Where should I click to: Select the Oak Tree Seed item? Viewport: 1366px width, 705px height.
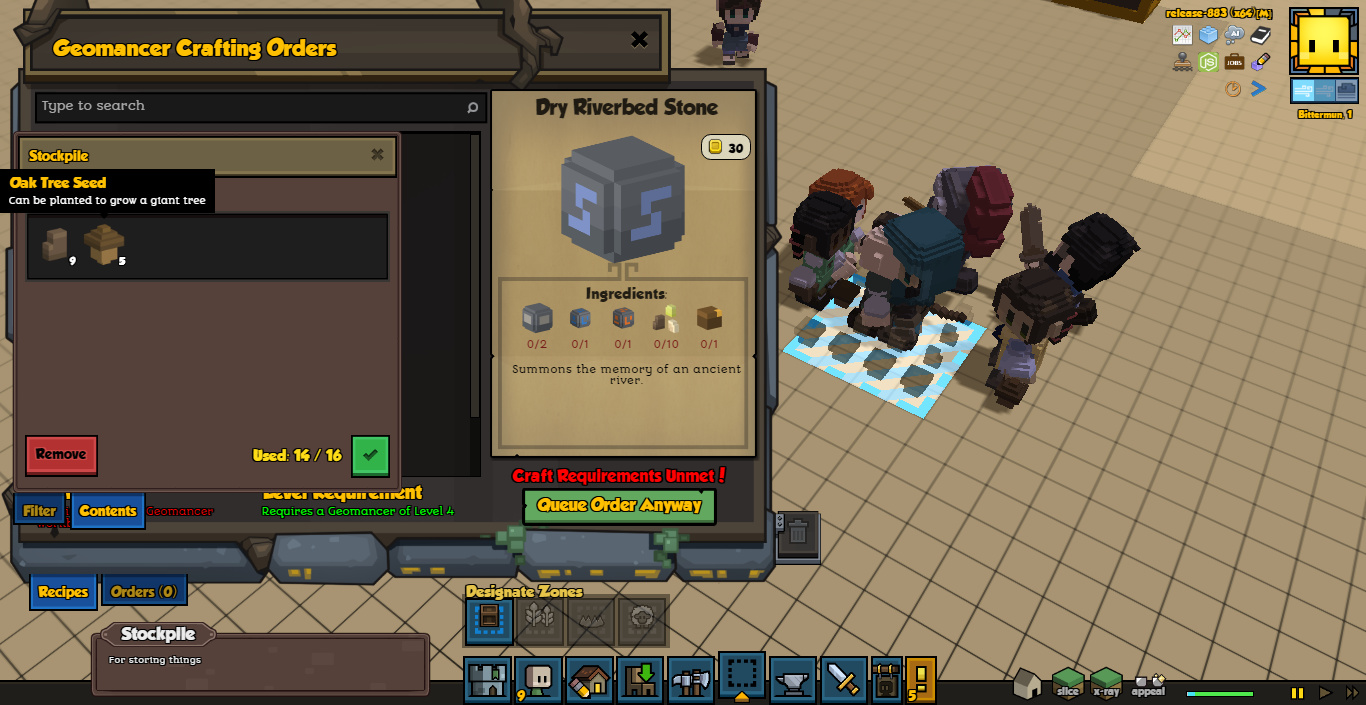click(x=103, y=244)
